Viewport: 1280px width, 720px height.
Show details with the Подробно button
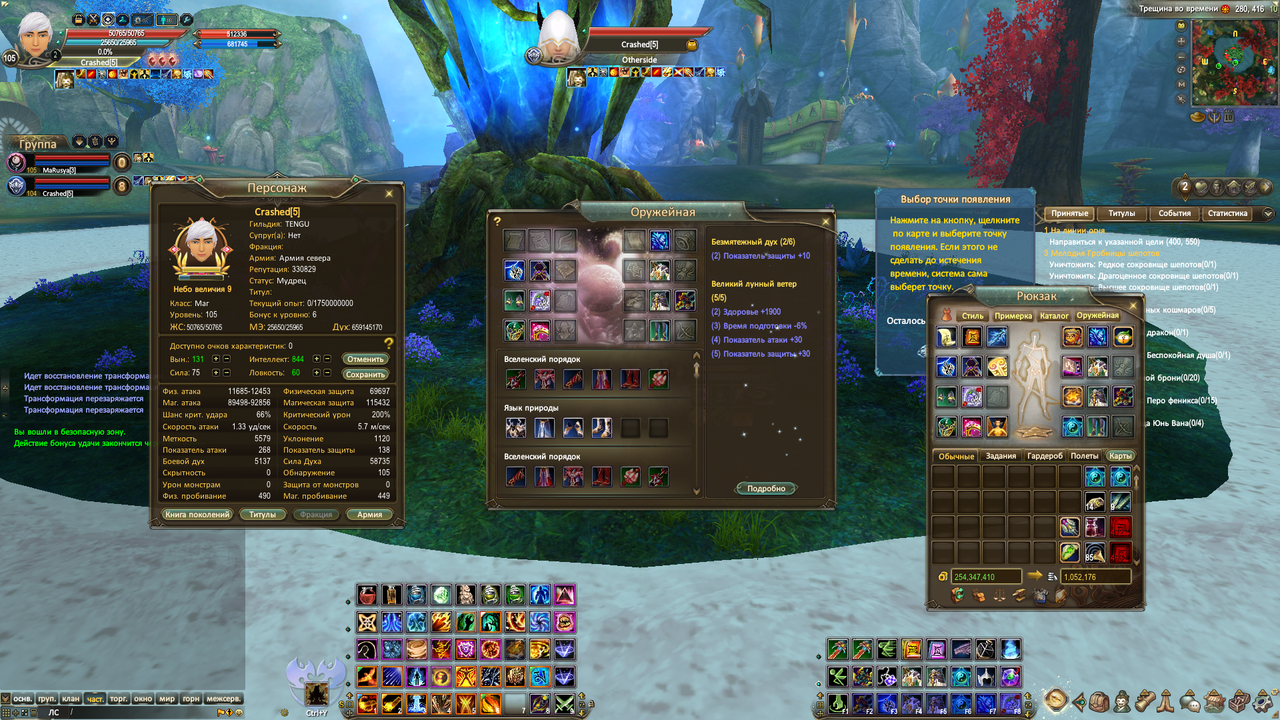click(x=767, y=488)
